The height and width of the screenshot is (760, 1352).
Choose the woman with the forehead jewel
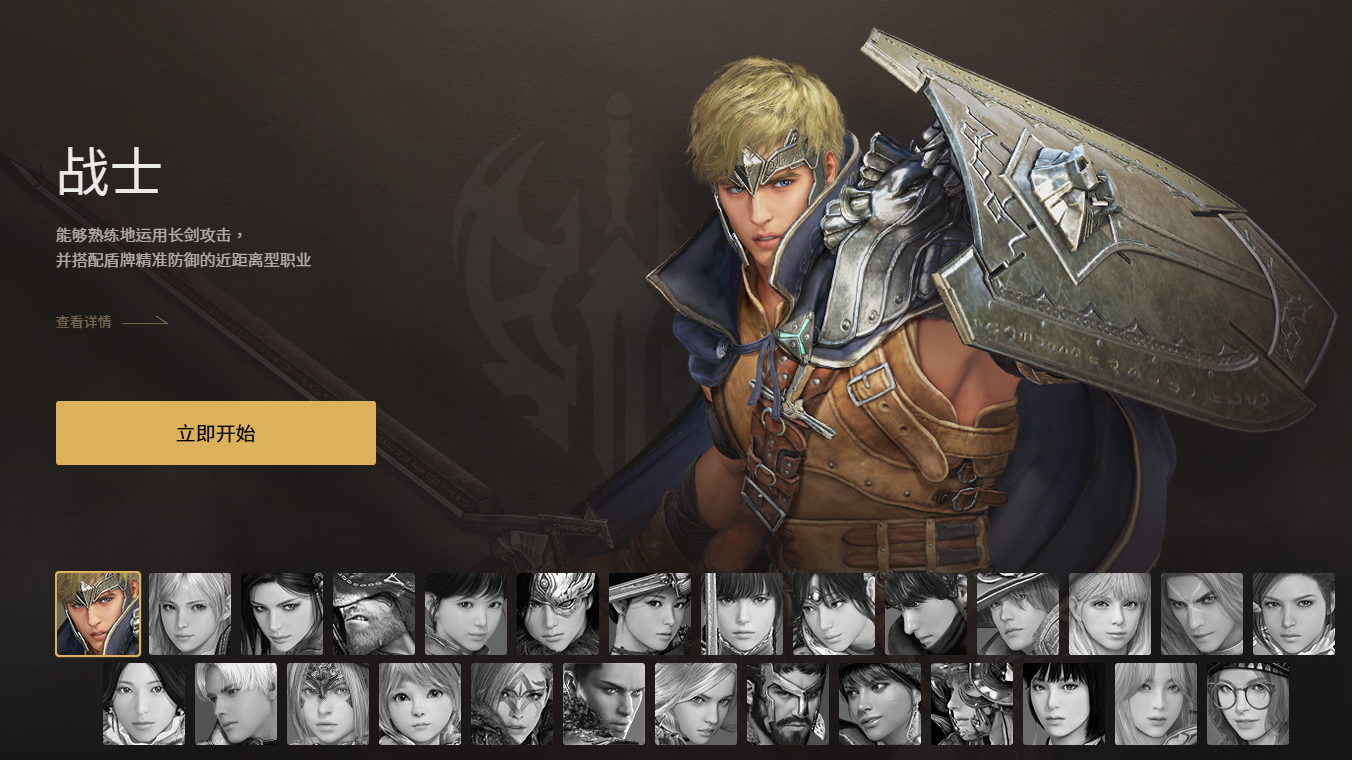834,614
